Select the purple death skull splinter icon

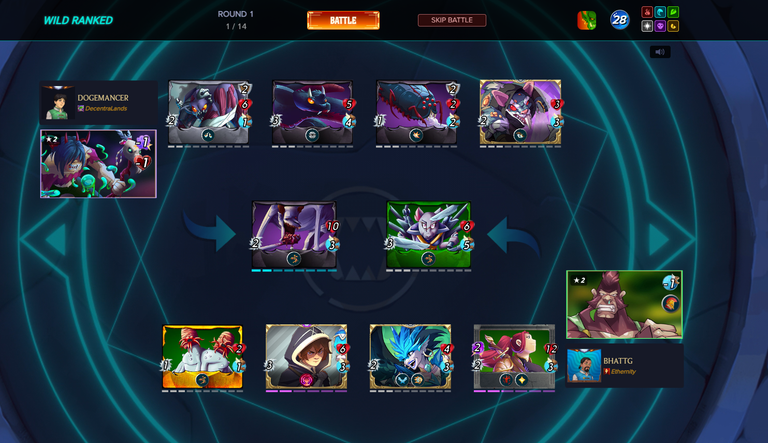coord(660,27)
